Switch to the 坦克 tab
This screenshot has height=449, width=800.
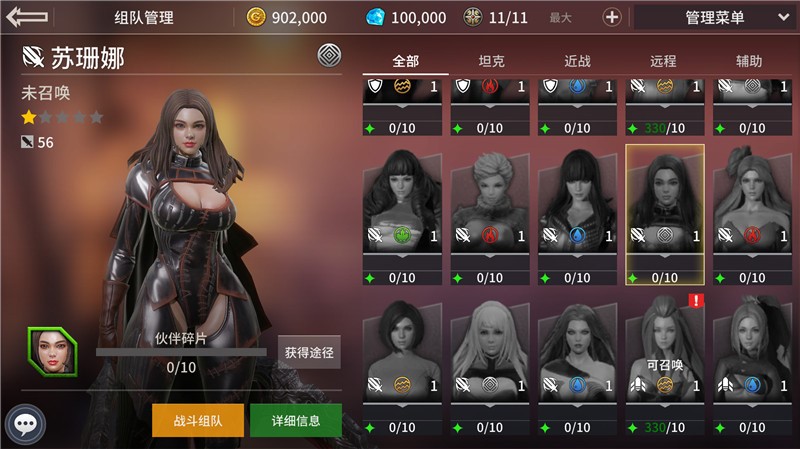pos(491,61)
